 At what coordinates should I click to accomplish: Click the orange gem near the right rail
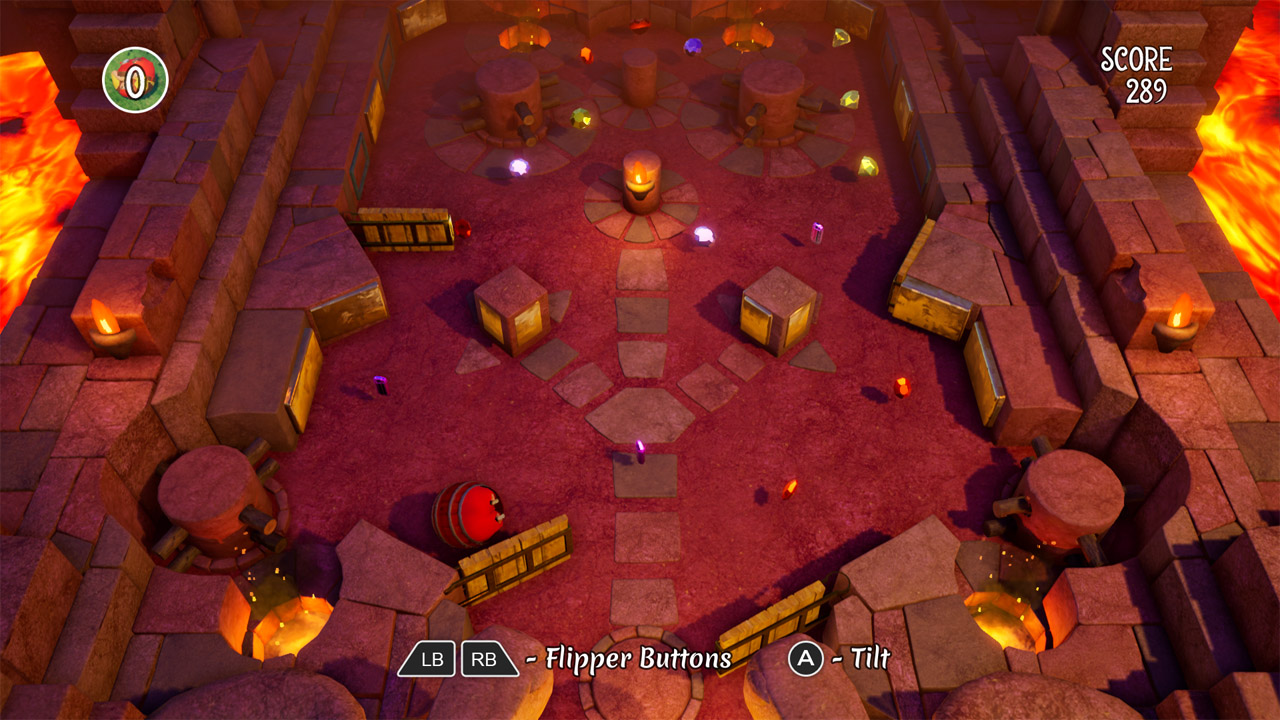pyautogui.click(x=904, y=388)
